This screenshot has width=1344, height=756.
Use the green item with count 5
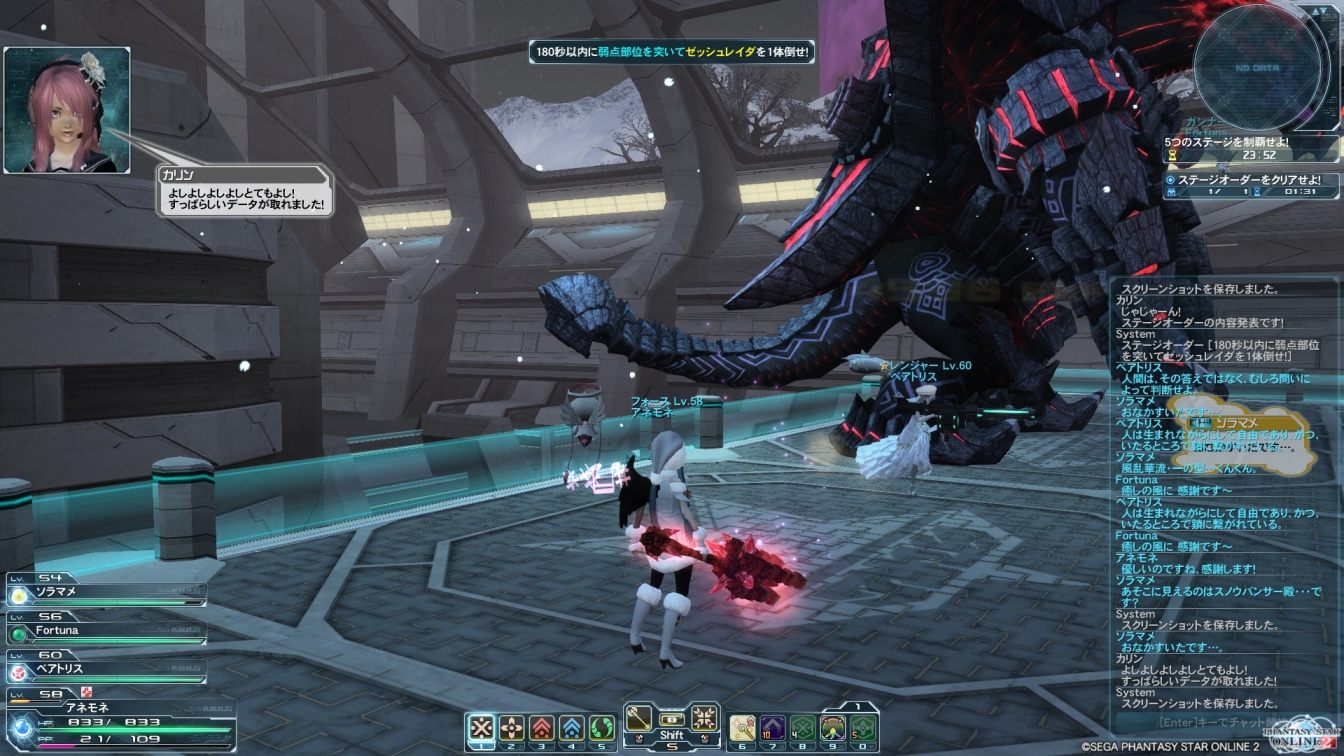tap(862, 727)
